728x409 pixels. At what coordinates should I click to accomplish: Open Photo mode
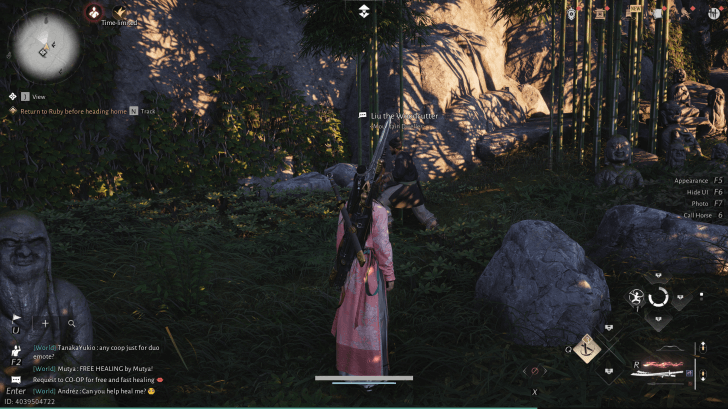[704, 203]
